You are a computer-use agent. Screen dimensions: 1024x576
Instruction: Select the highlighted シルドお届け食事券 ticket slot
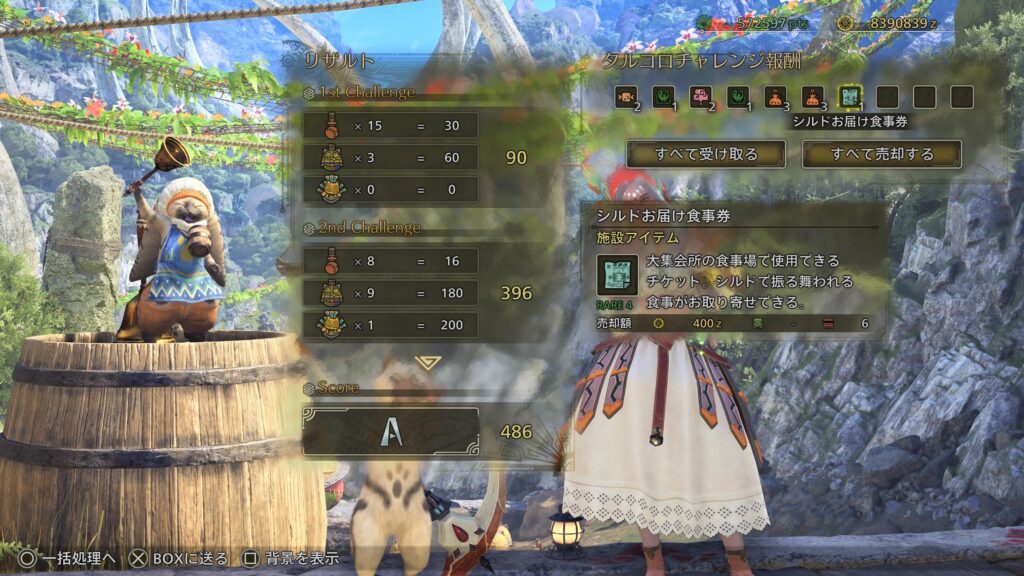click(850, 97)
